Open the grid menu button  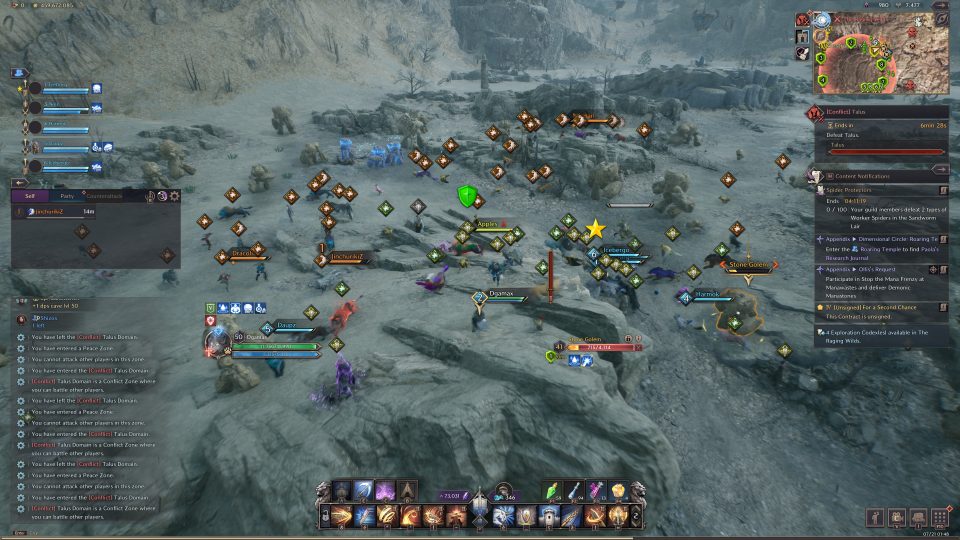(940, 517)
